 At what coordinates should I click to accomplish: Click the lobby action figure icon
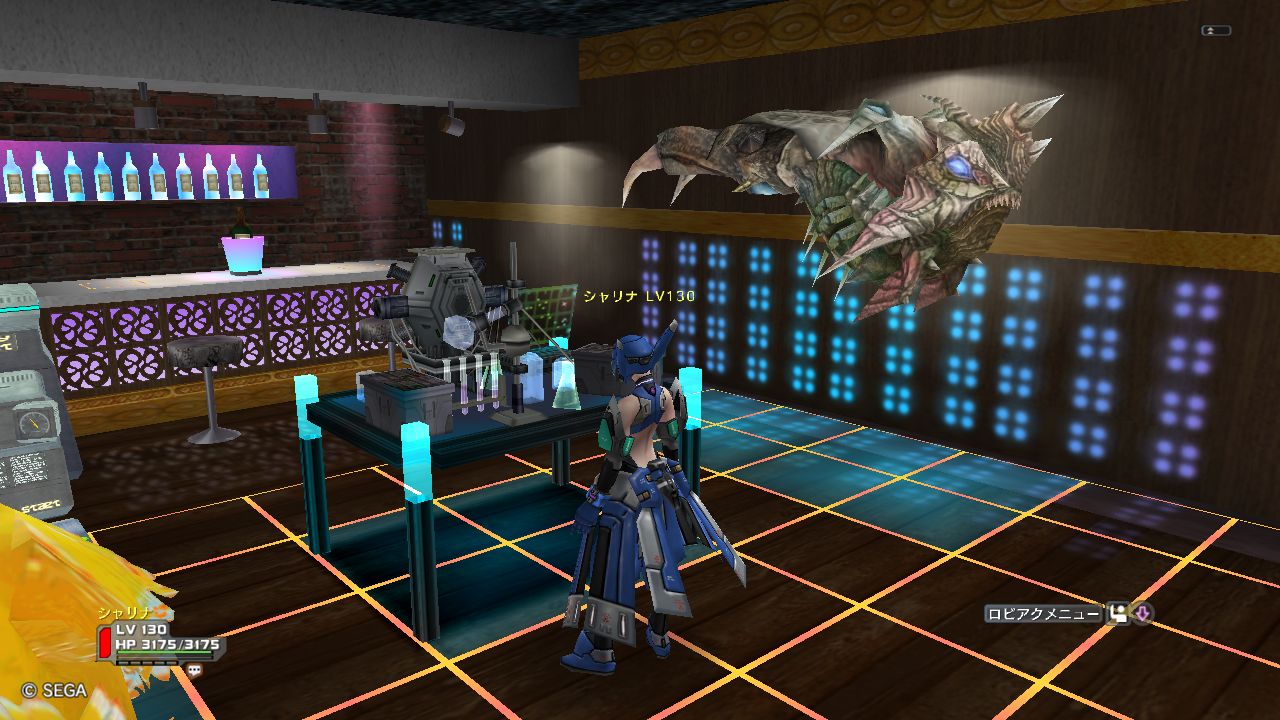(x=1117, y=614)
